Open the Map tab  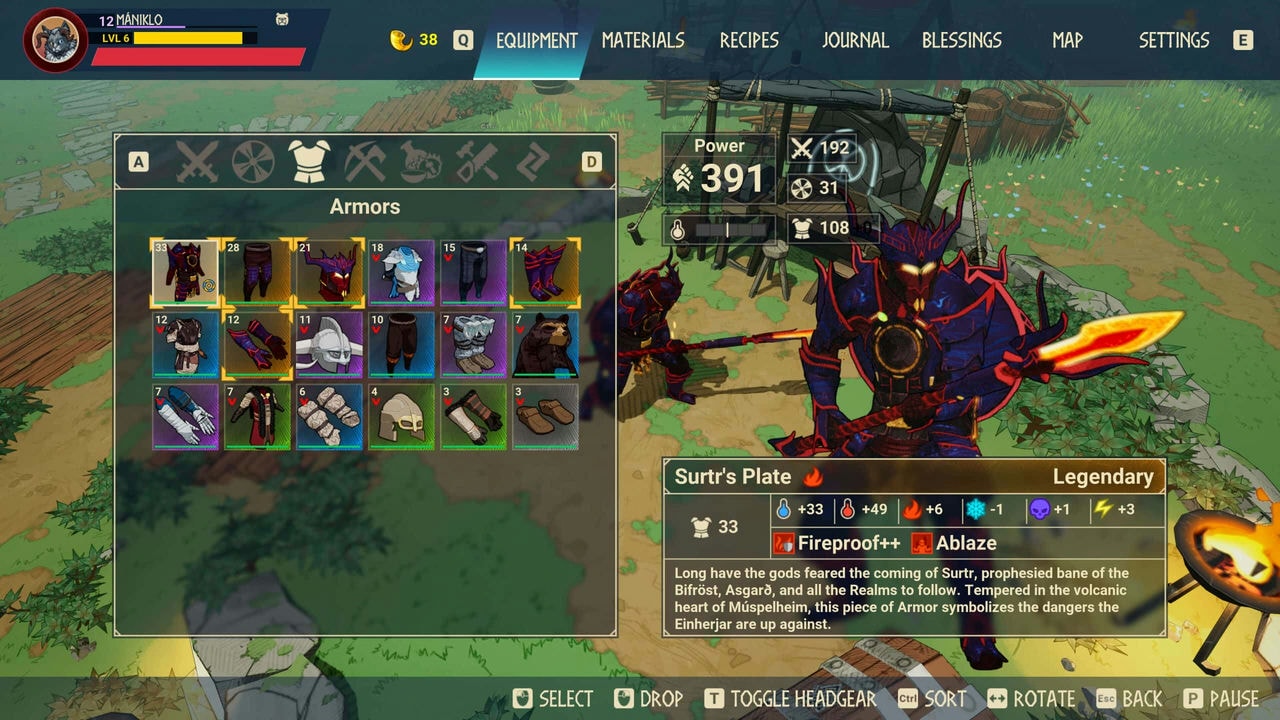(x=1067, y=40)
